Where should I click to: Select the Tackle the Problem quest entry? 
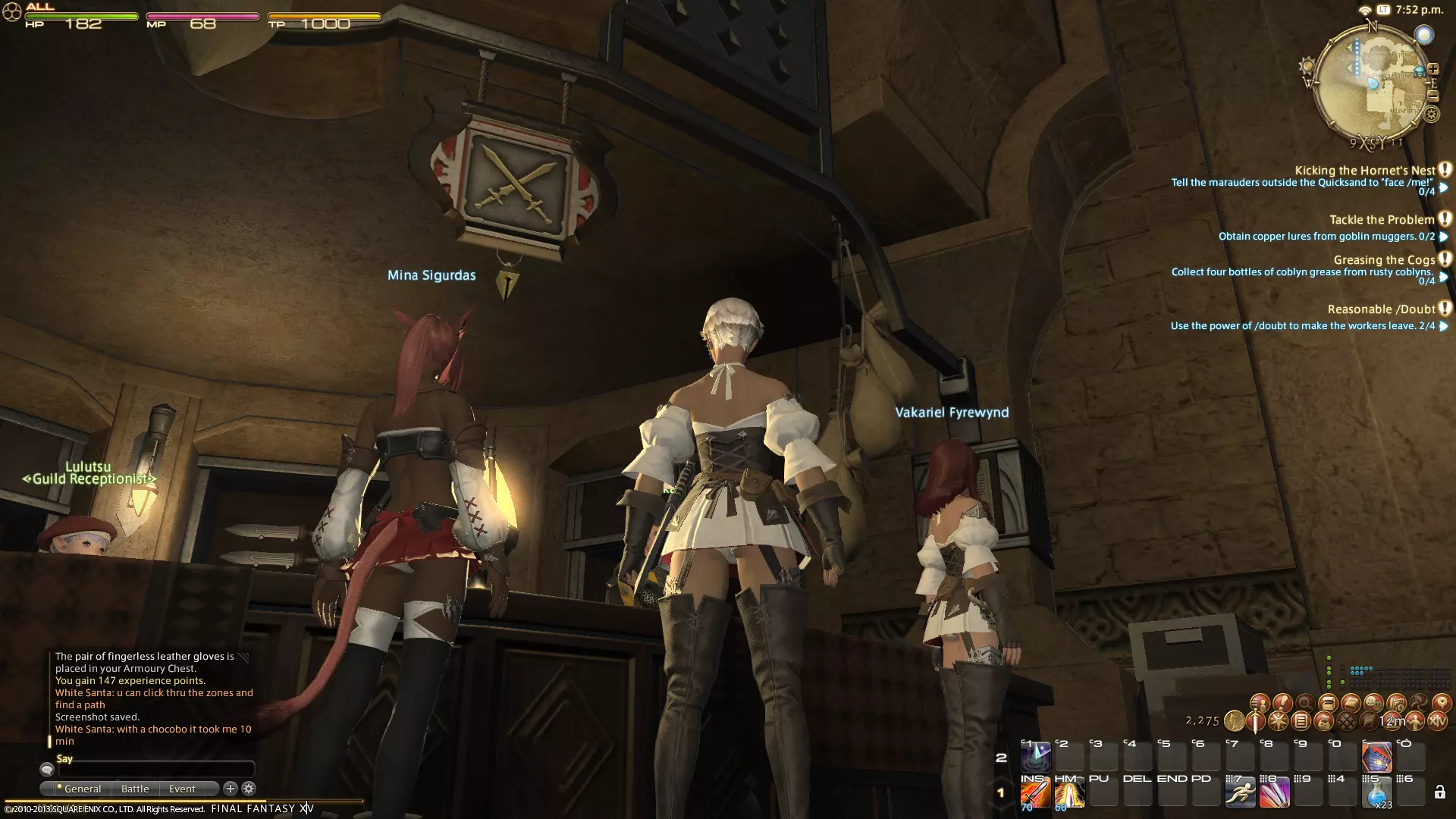(1382, 220)
